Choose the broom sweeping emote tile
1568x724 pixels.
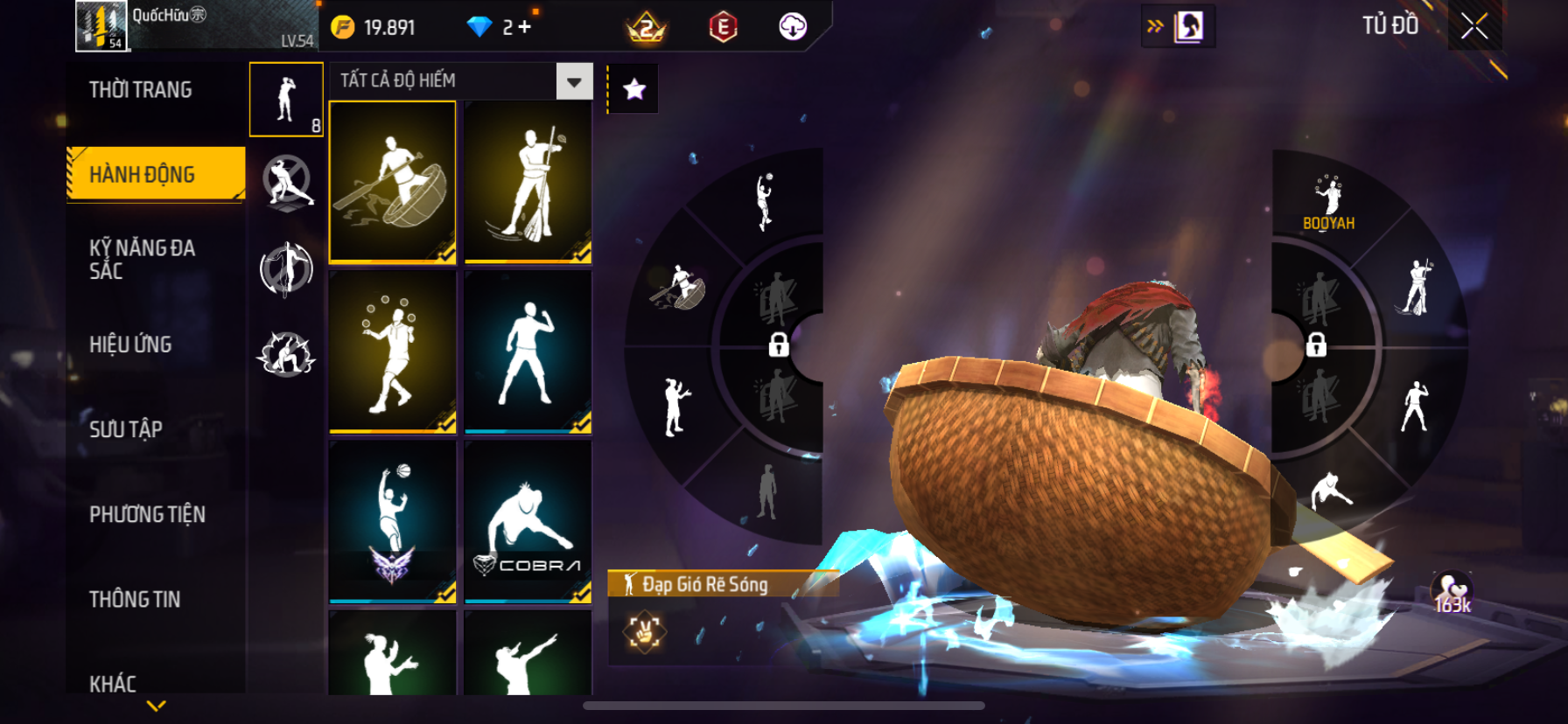click(x=528, y=181)
